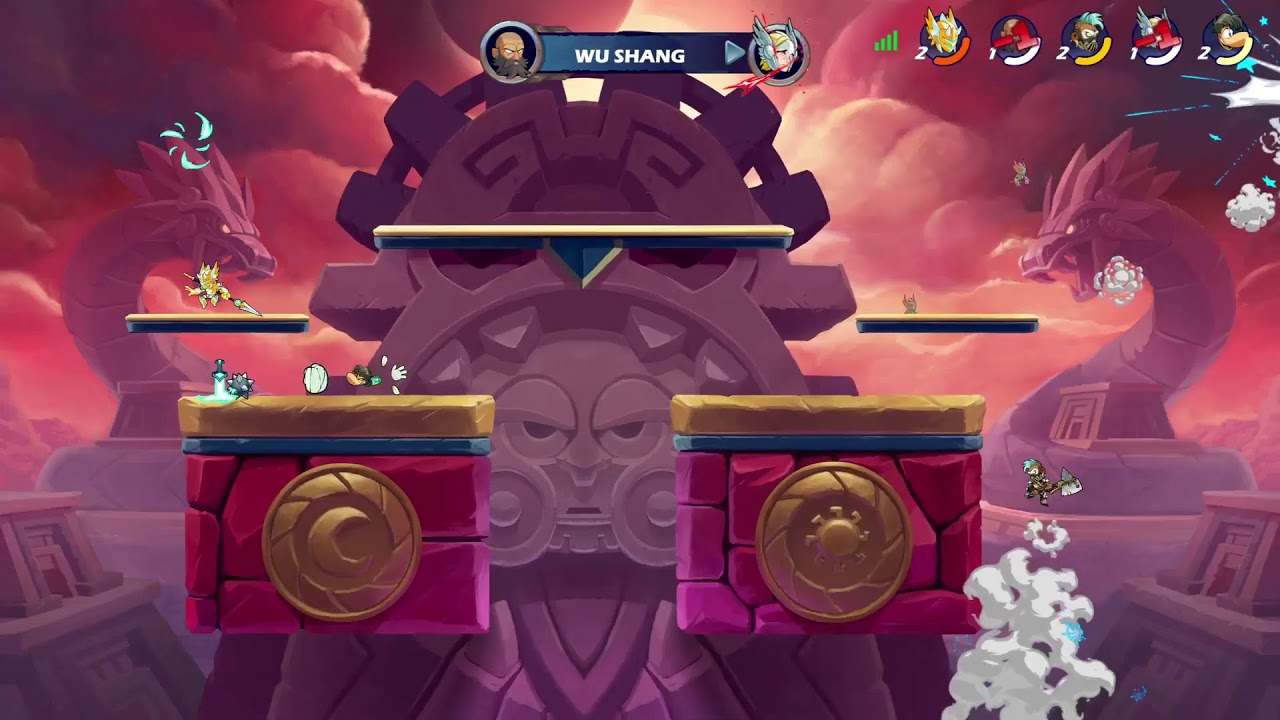
Task: Select the golden armored legend's player portrait
Action: tap(943, 40)
